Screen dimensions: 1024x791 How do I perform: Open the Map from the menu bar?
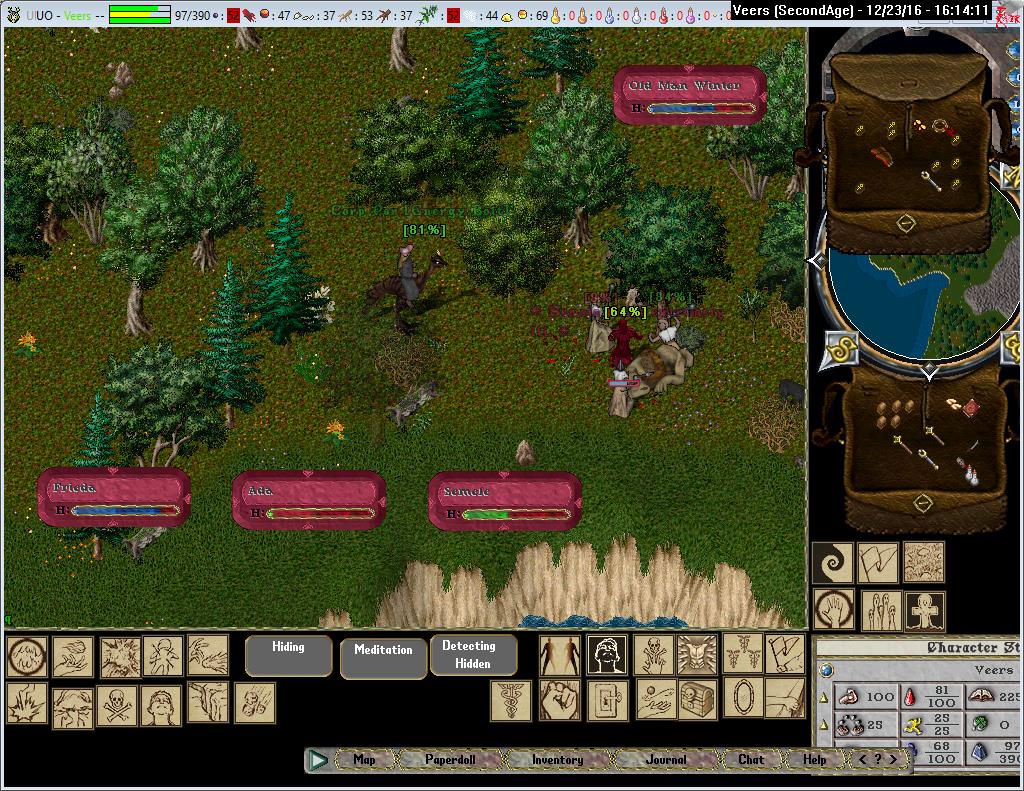coord(364,760)
